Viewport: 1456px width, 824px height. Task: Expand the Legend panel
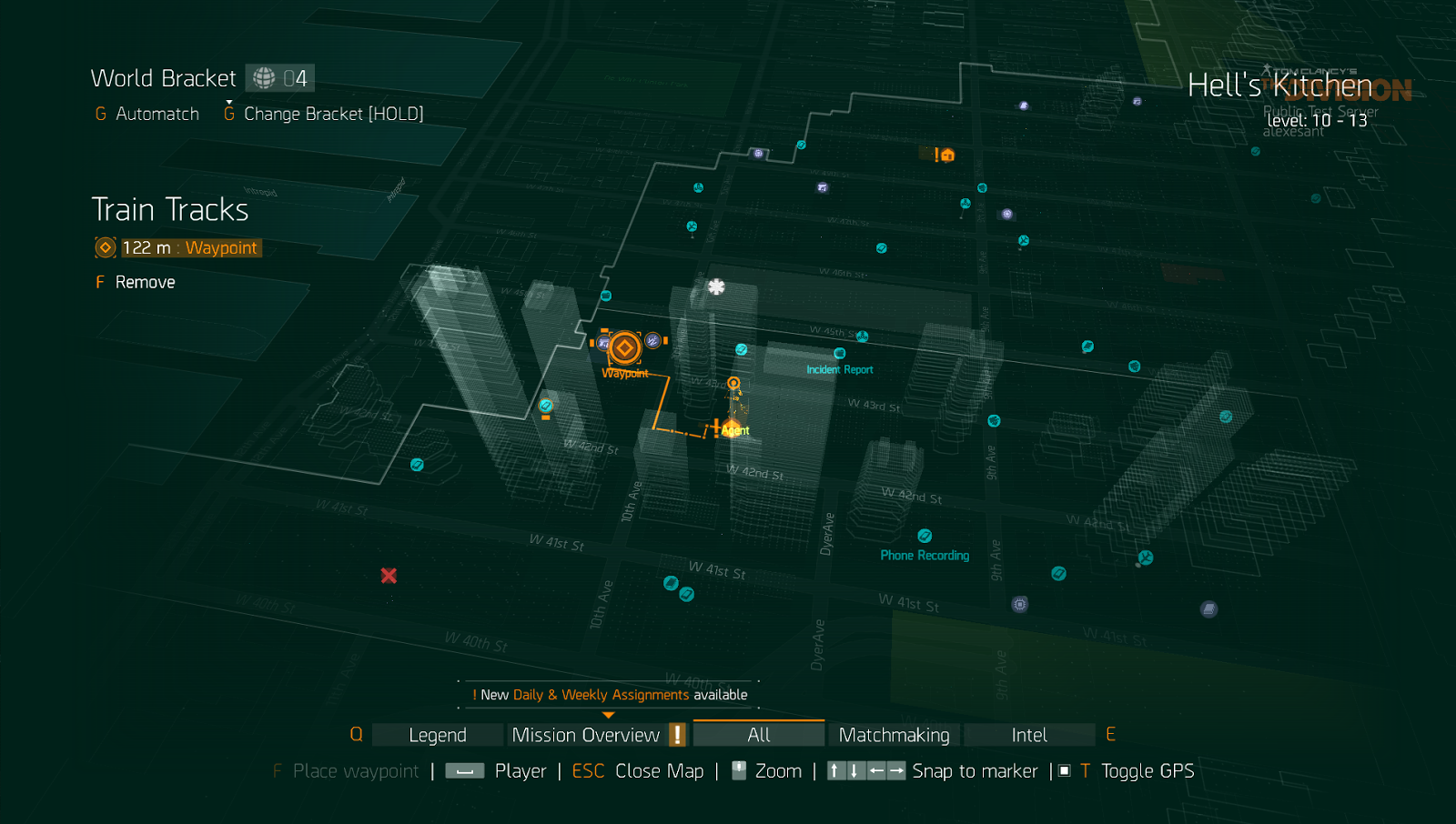tap(437, 734)
